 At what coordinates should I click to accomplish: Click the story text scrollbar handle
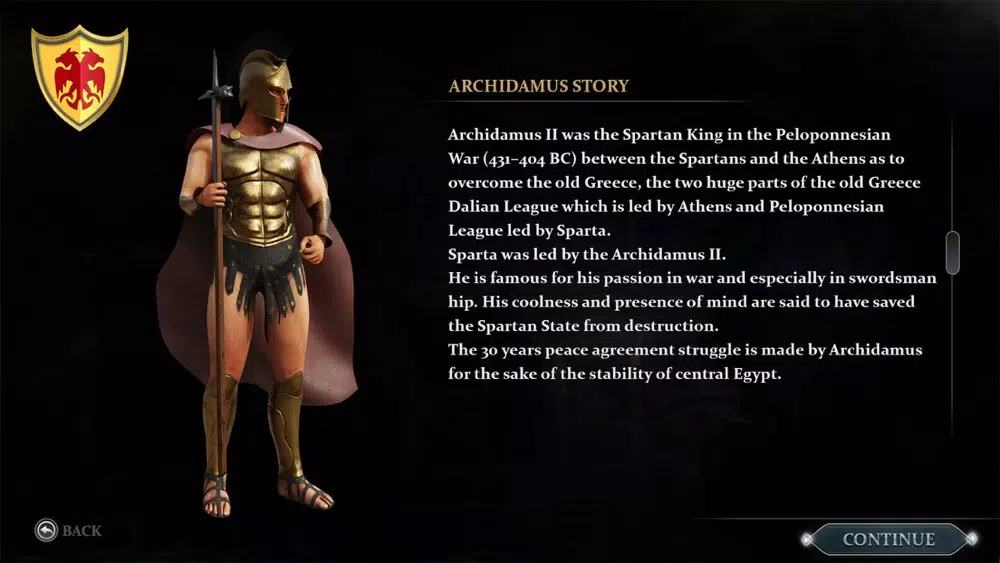tap(952, 252)
